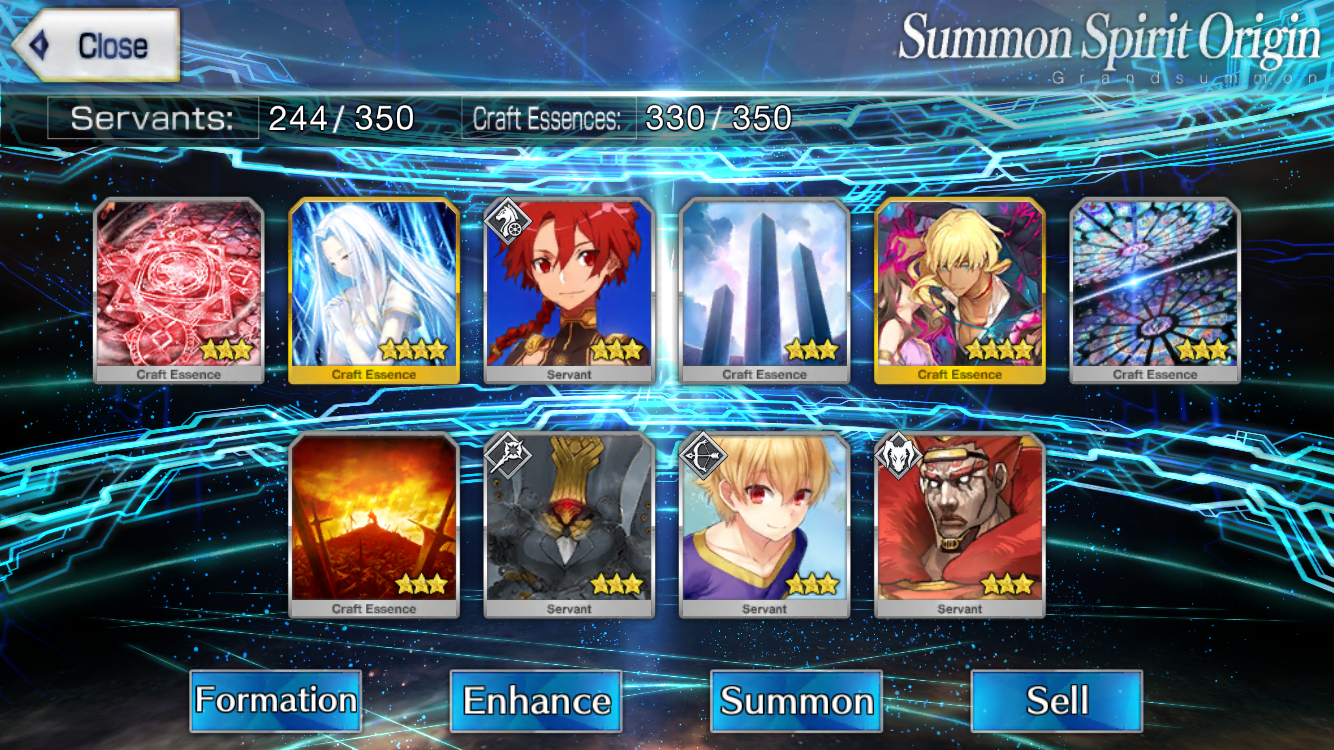The height and width of the screenshot is (750, 1334).
Task: Select the red magic circle Craft Essence
Action: pos(179,290)
